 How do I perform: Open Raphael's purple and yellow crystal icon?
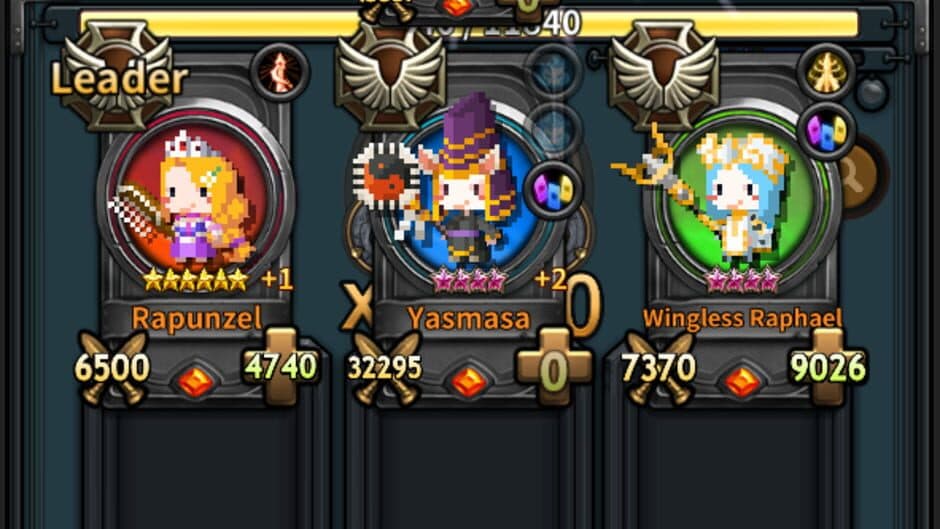point(826,130)
